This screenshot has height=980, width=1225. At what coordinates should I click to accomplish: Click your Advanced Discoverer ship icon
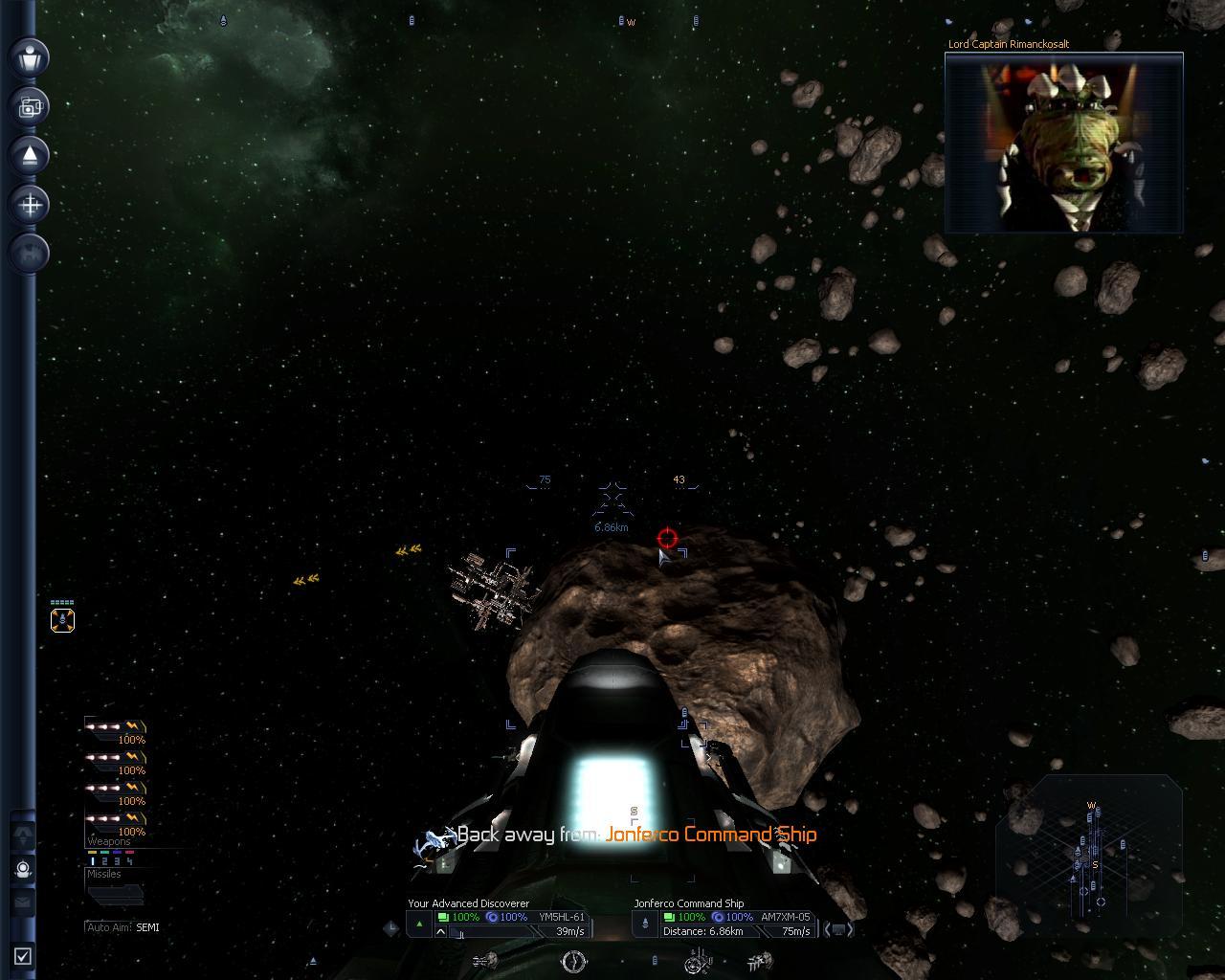[419, 924]
